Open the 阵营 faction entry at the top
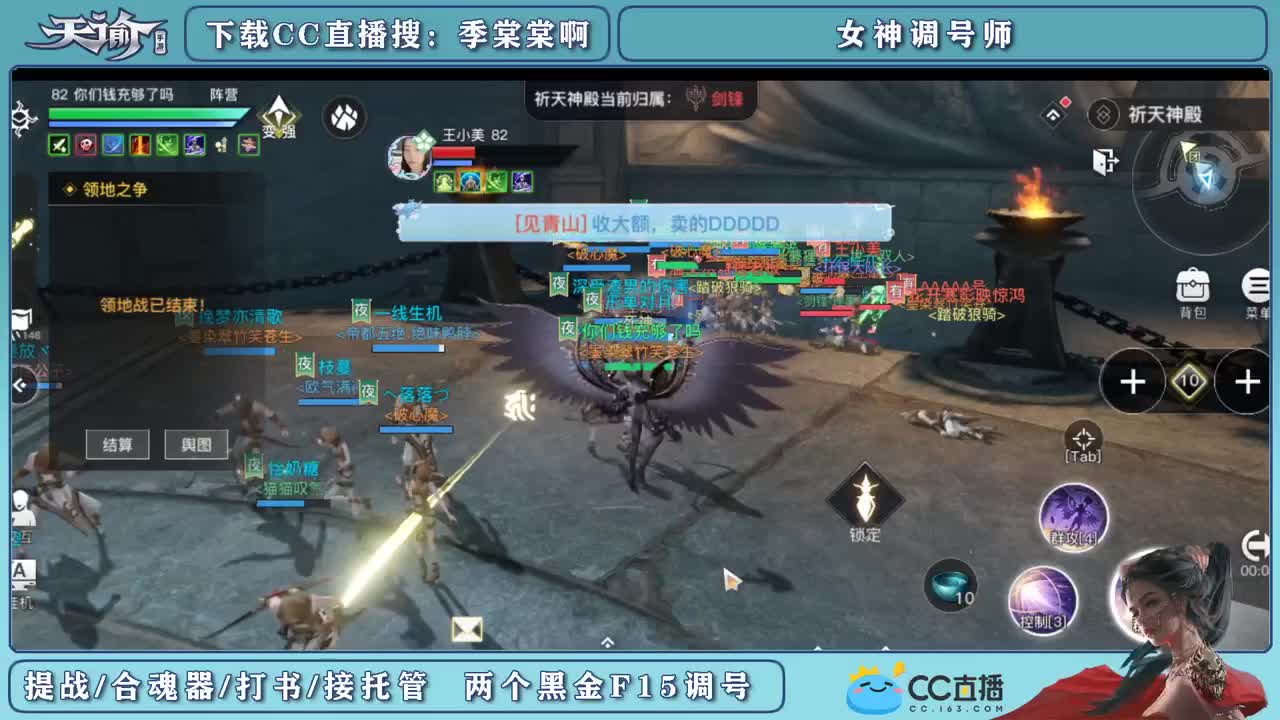The height and width of the screenshot is (720, 1280). (x=223, y=94)
